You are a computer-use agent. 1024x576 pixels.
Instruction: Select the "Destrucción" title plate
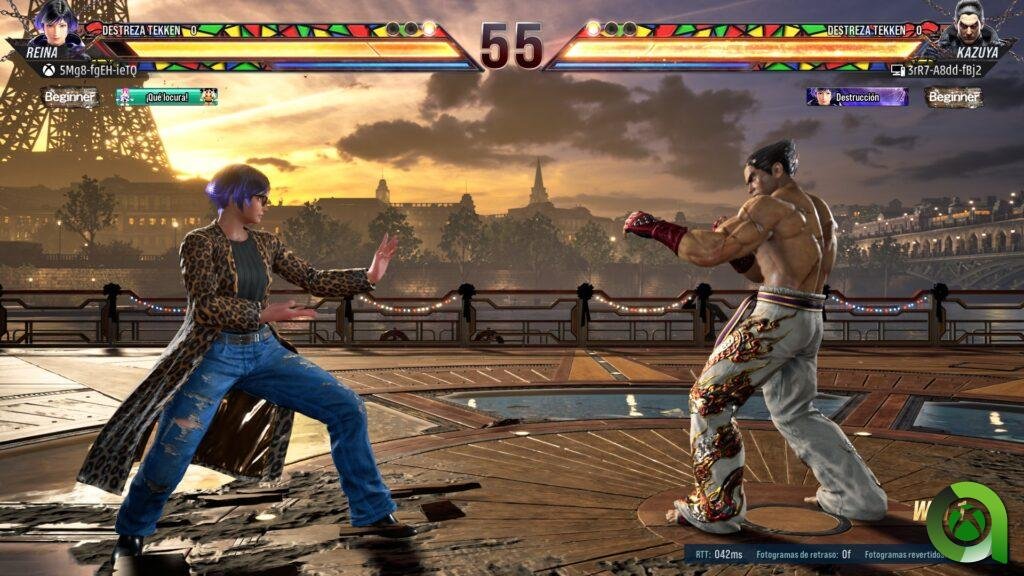(857, 97)
